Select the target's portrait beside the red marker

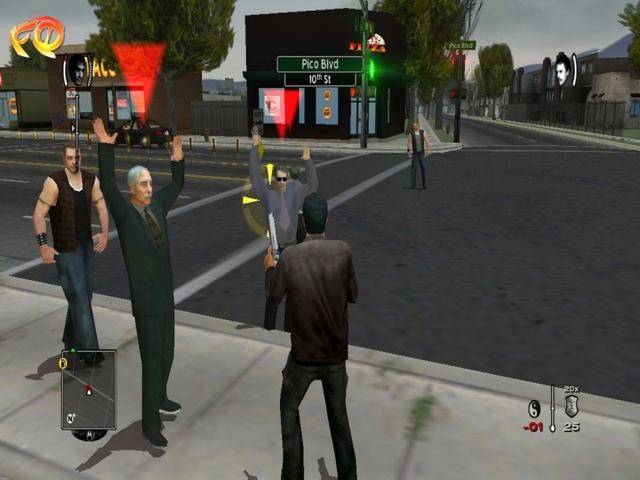[78, 70]
